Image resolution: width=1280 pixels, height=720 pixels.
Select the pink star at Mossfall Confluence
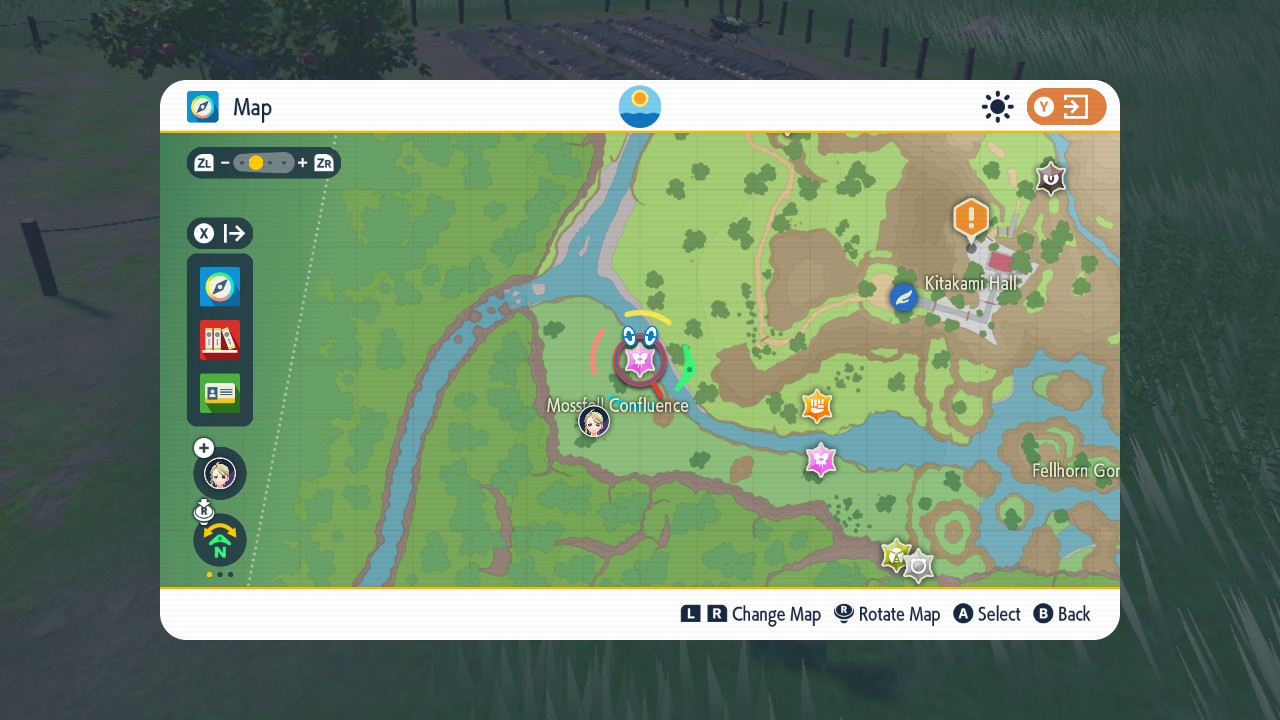coord(638,360)
